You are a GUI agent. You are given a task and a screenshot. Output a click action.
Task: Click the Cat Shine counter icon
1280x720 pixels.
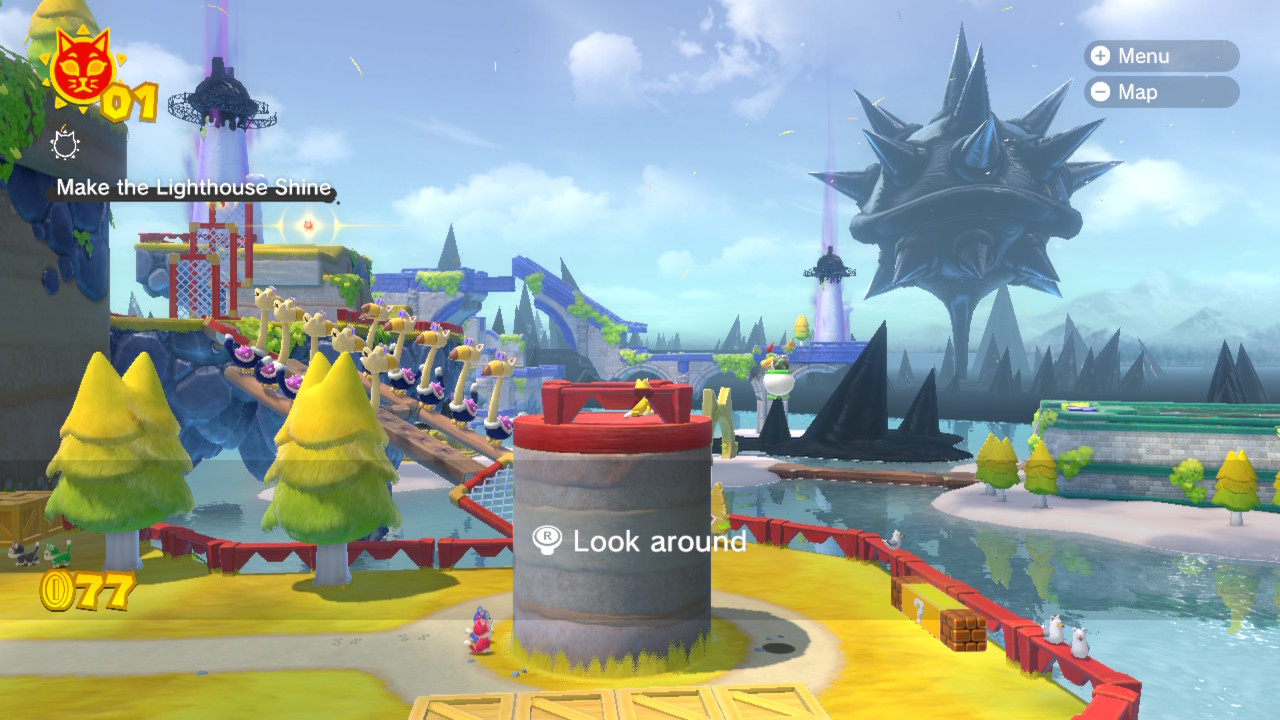pyautogui.click(x=81, y=70)
